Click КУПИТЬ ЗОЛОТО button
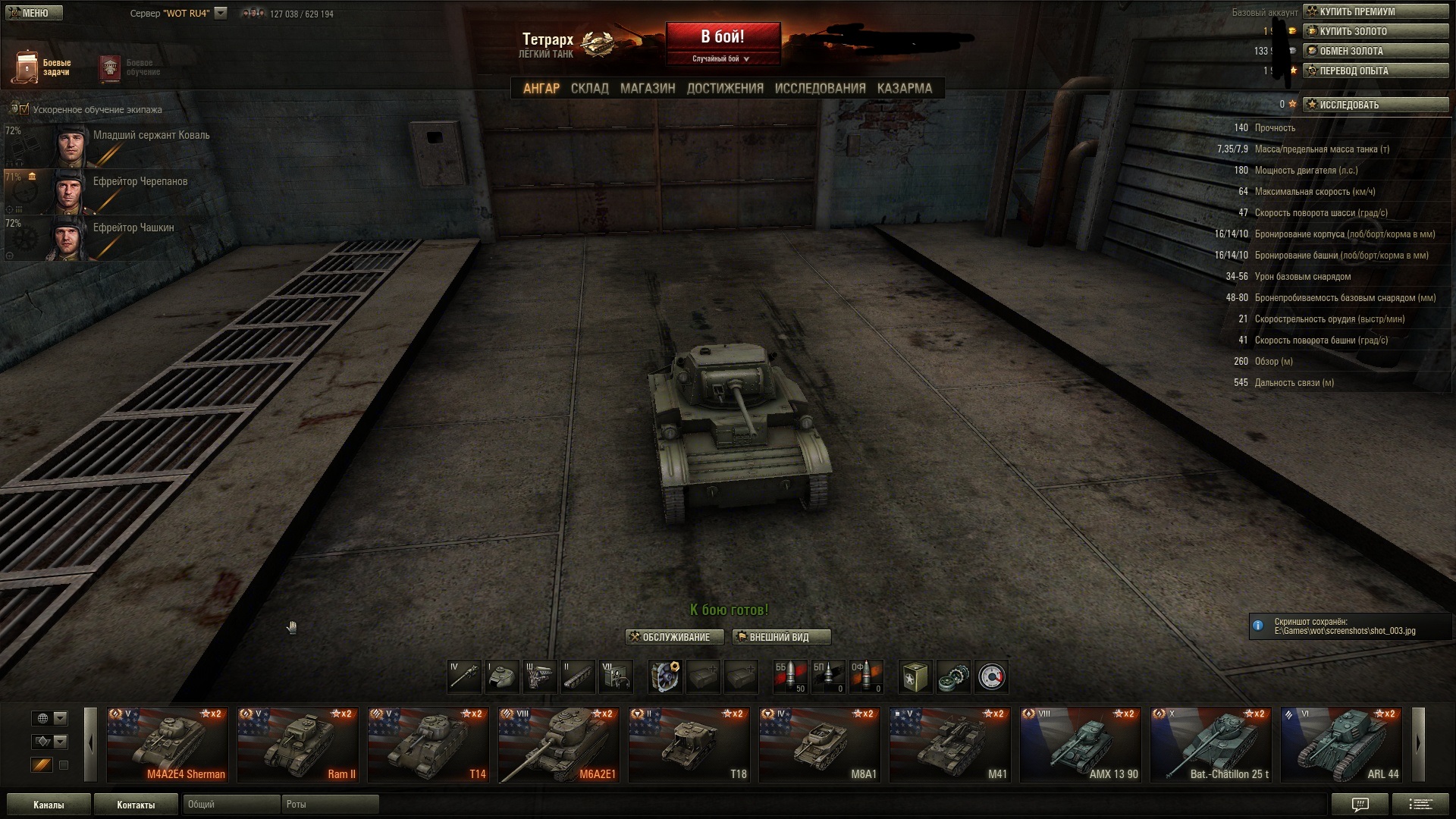Image resolution: width=1456 pixels, height=819 pixels. (1375, 31)
